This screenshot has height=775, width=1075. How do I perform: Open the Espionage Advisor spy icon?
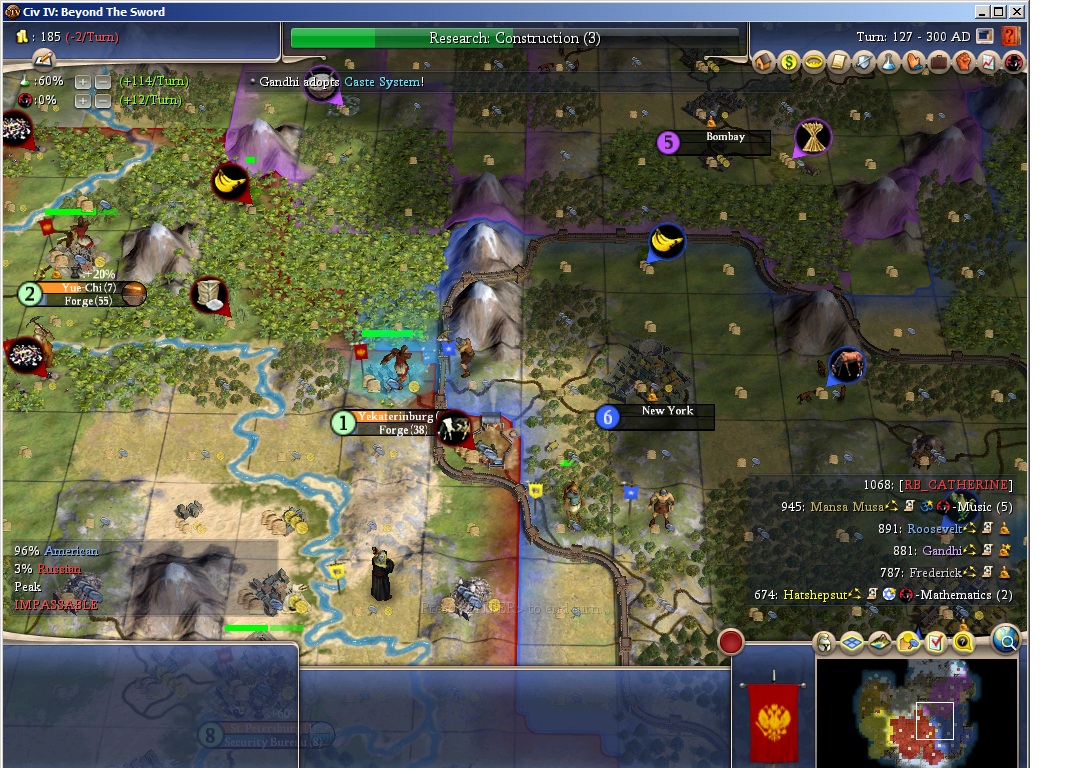coord(1014,62)
